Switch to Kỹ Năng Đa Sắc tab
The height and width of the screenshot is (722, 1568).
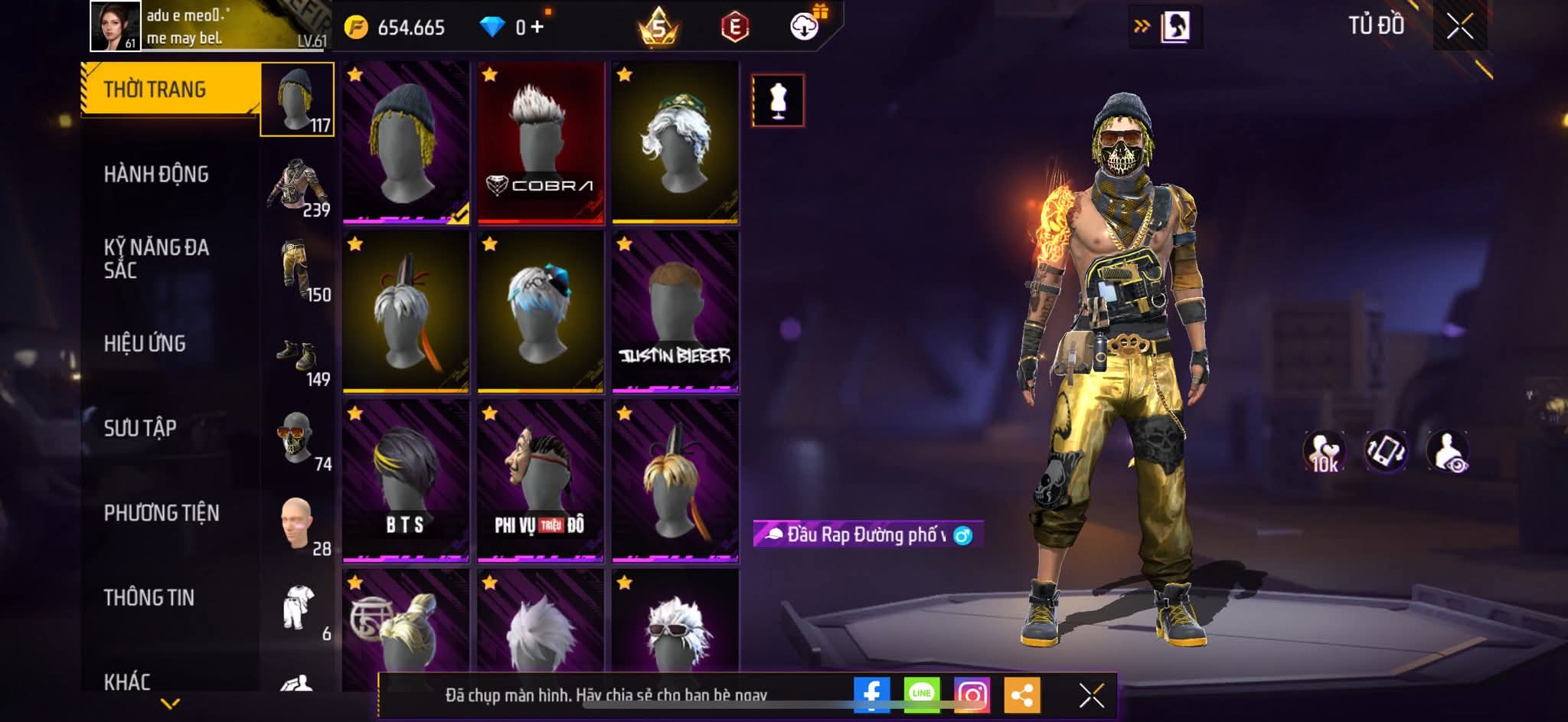coord(156,259)
